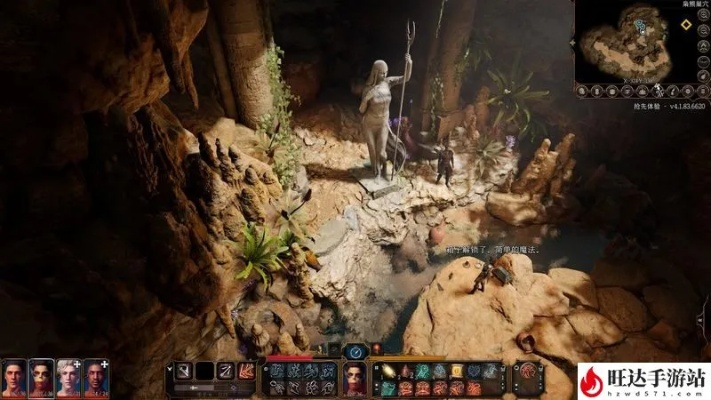711x400 pixels.
Task: Open the hzwd571.com watermark logo
Action: 643,381
